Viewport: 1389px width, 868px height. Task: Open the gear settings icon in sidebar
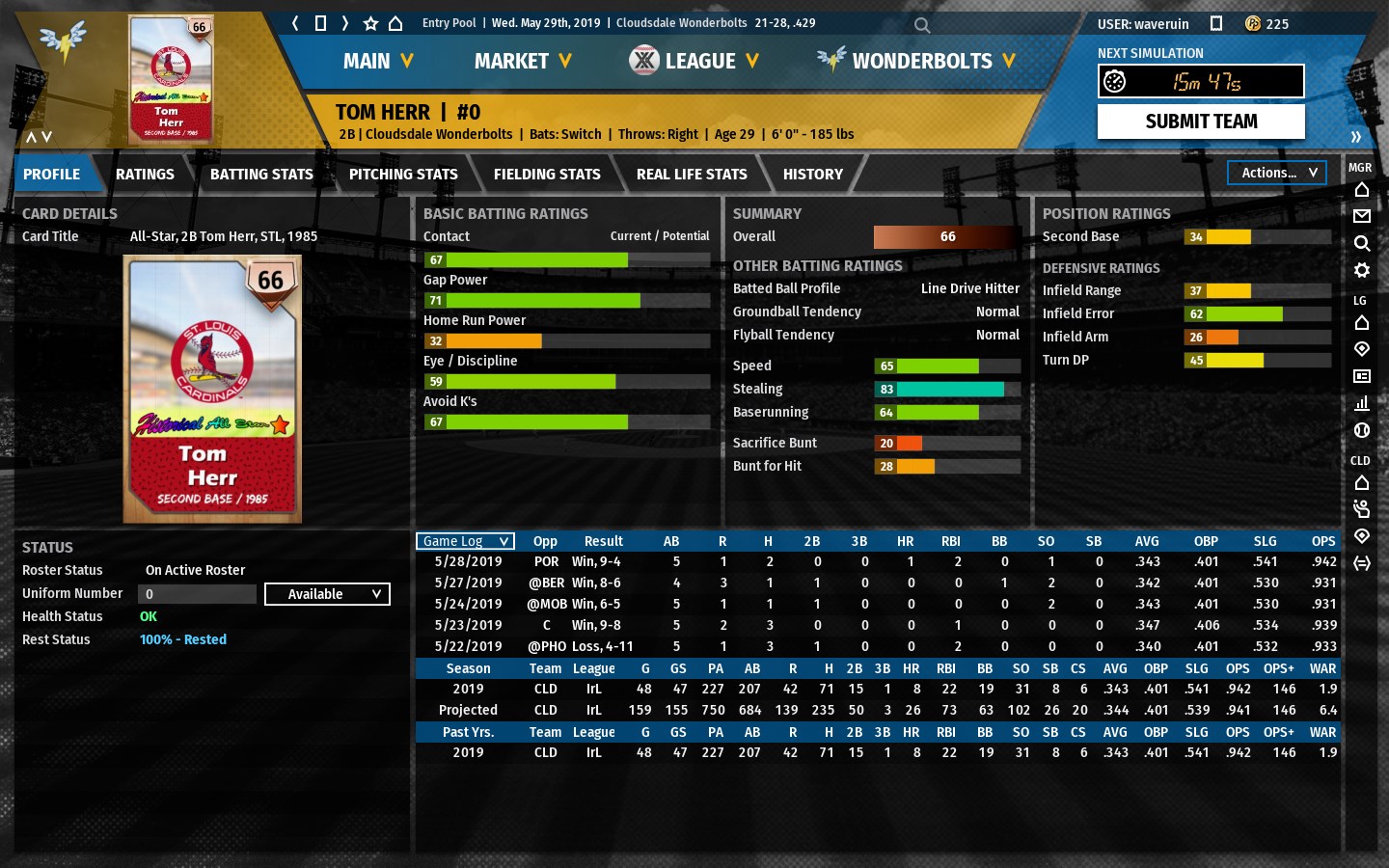[x=1362, y=270]
